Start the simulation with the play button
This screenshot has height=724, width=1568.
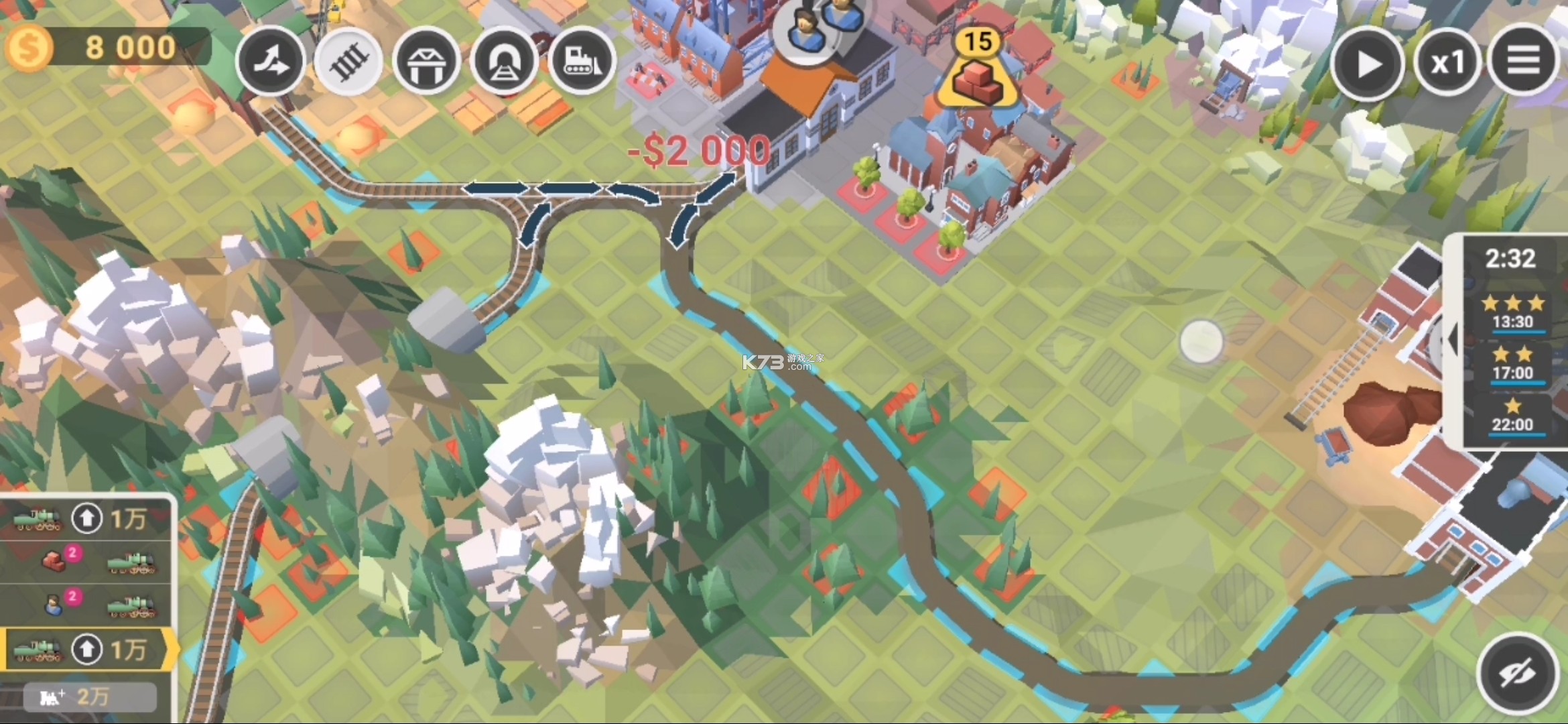pos(1367,64)
